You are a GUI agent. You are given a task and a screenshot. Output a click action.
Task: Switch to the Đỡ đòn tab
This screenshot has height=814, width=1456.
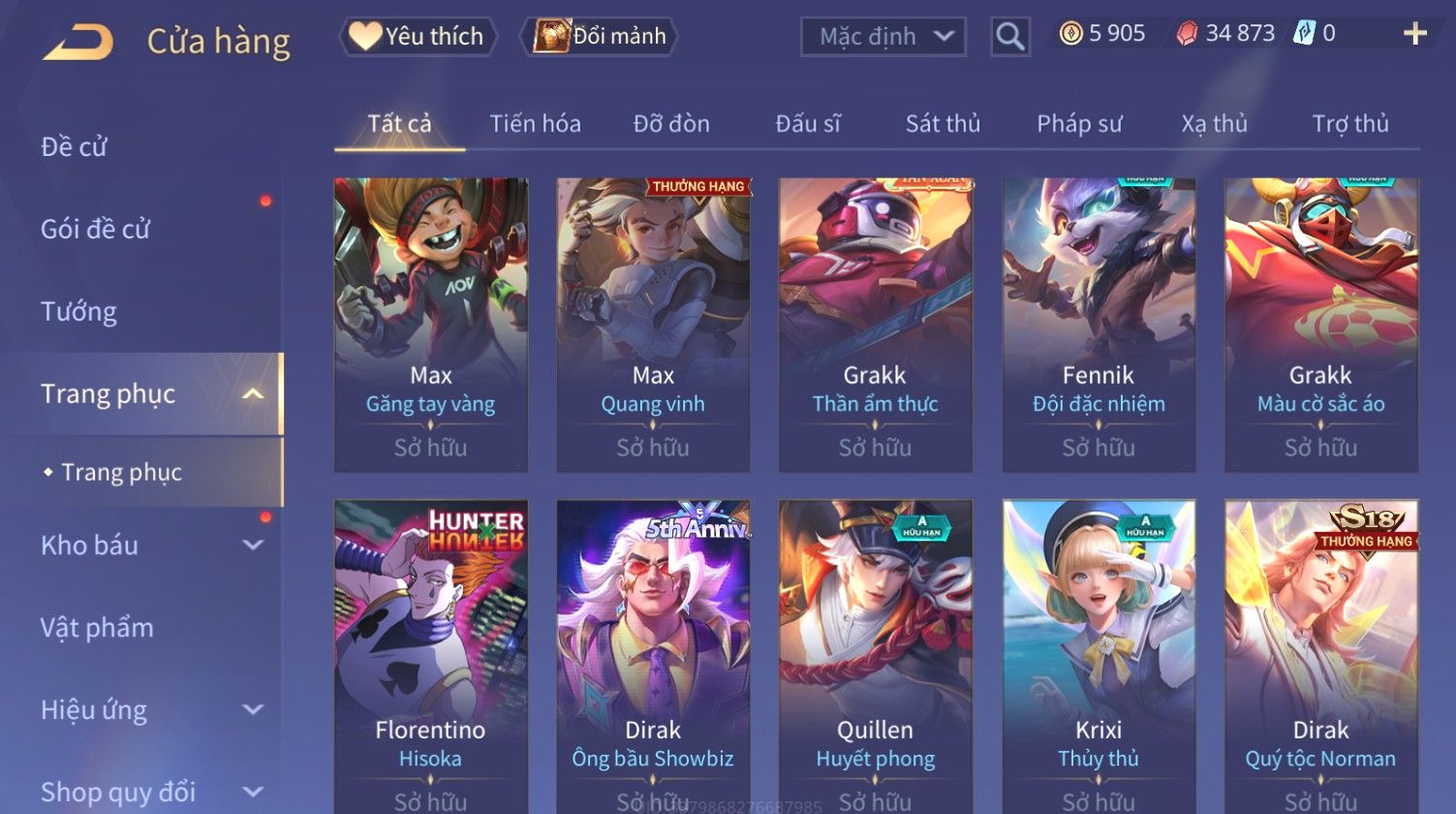click(x=671, y=124)
